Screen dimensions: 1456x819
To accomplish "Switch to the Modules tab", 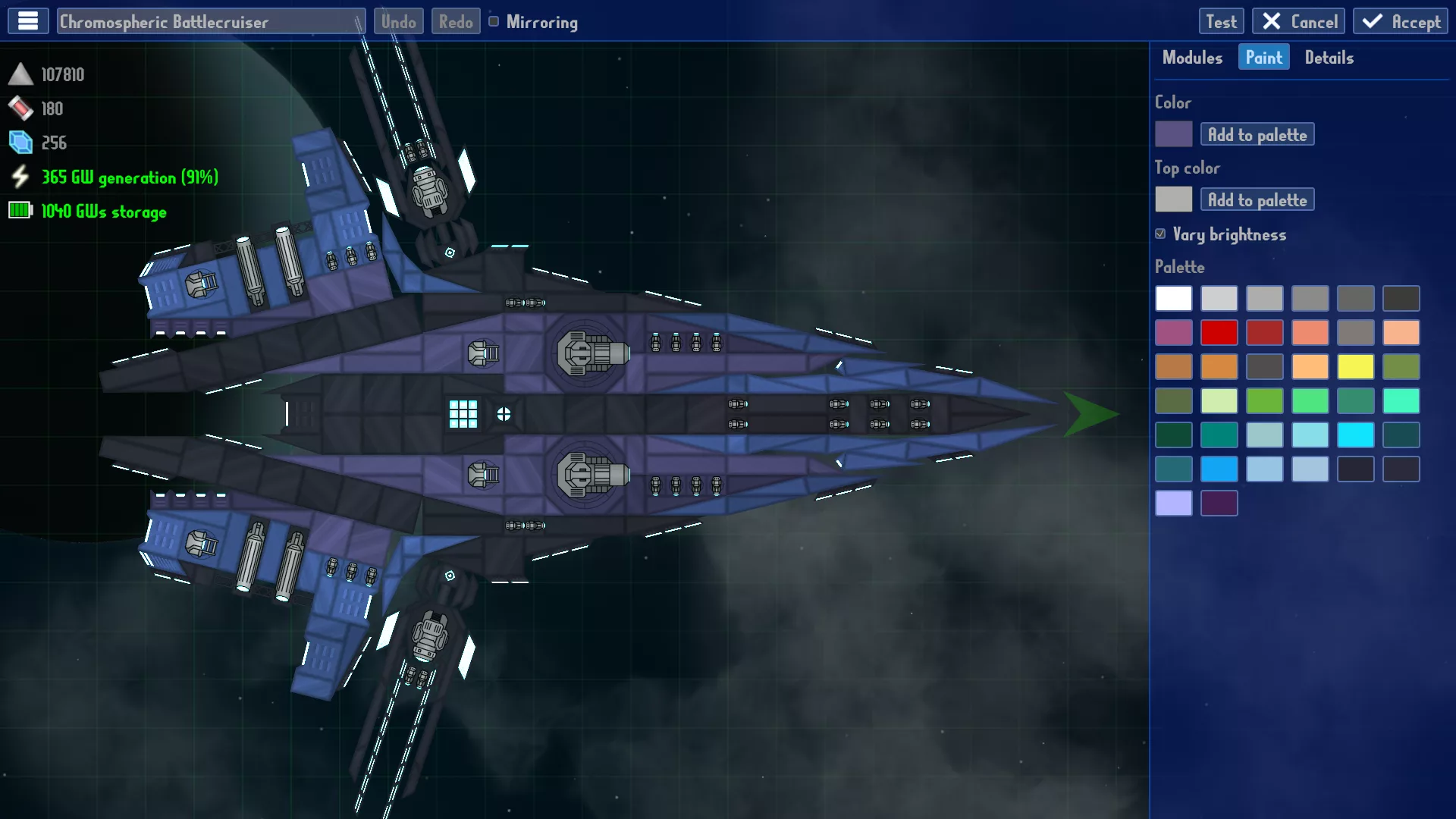I will [x=1192, y=58].
